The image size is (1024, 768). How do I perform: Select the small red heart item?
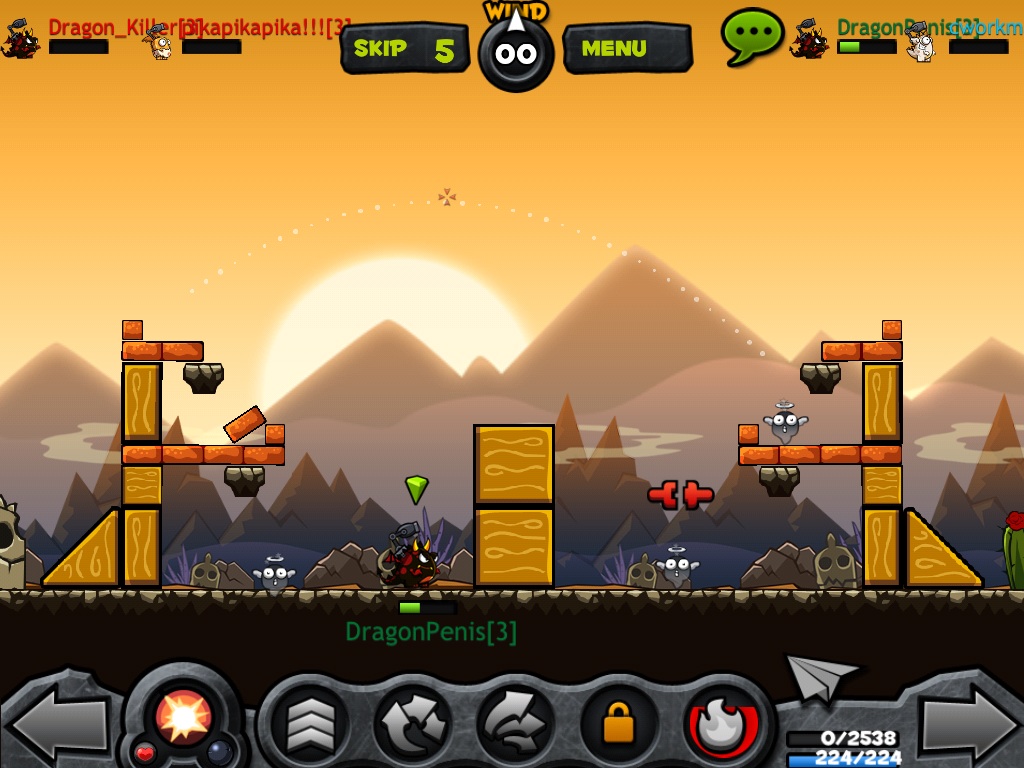[x=145, y=751]
